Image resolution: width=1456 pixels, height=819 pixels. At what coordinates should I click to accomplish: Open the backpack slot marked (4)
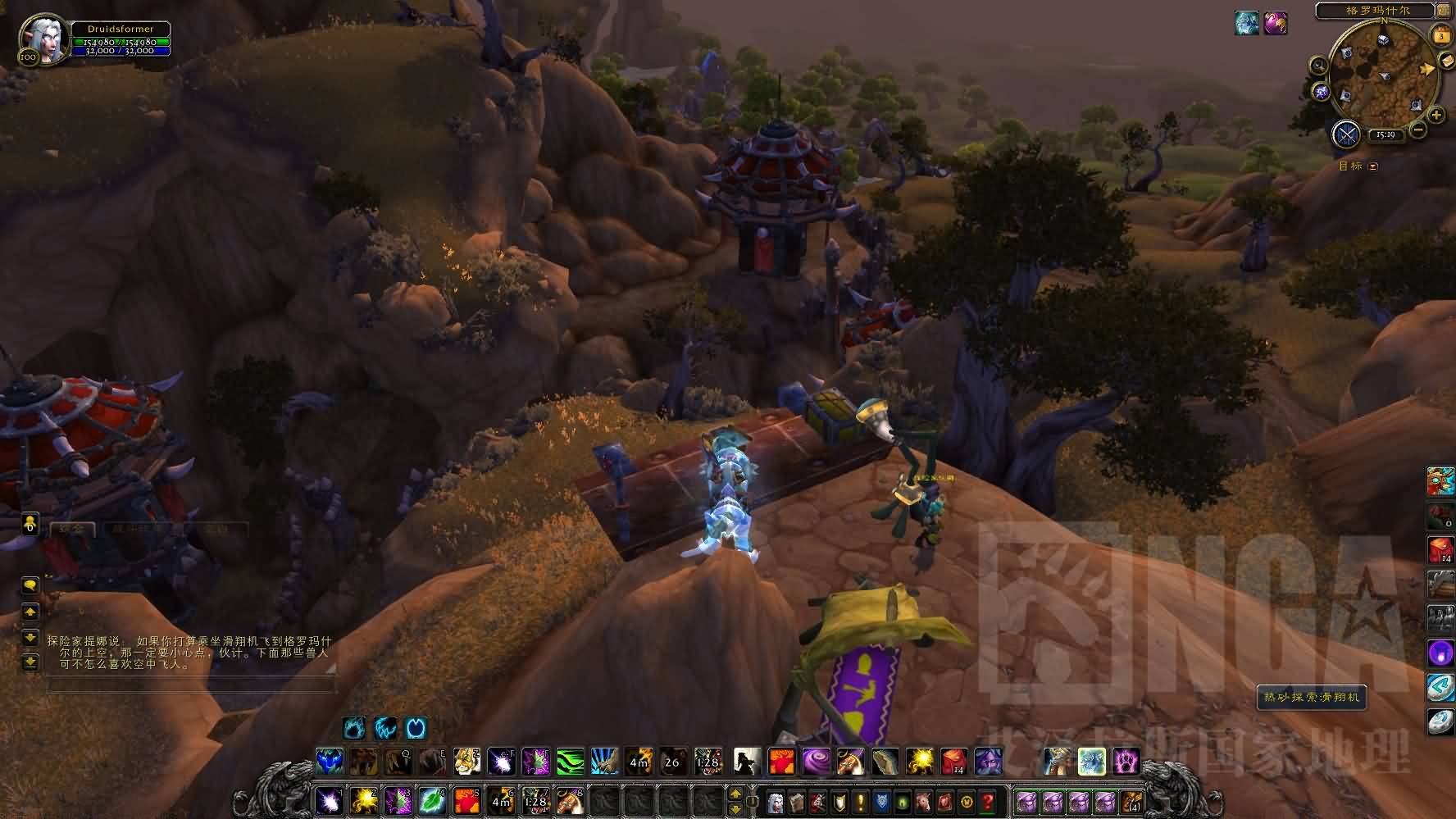[1132, 800]
